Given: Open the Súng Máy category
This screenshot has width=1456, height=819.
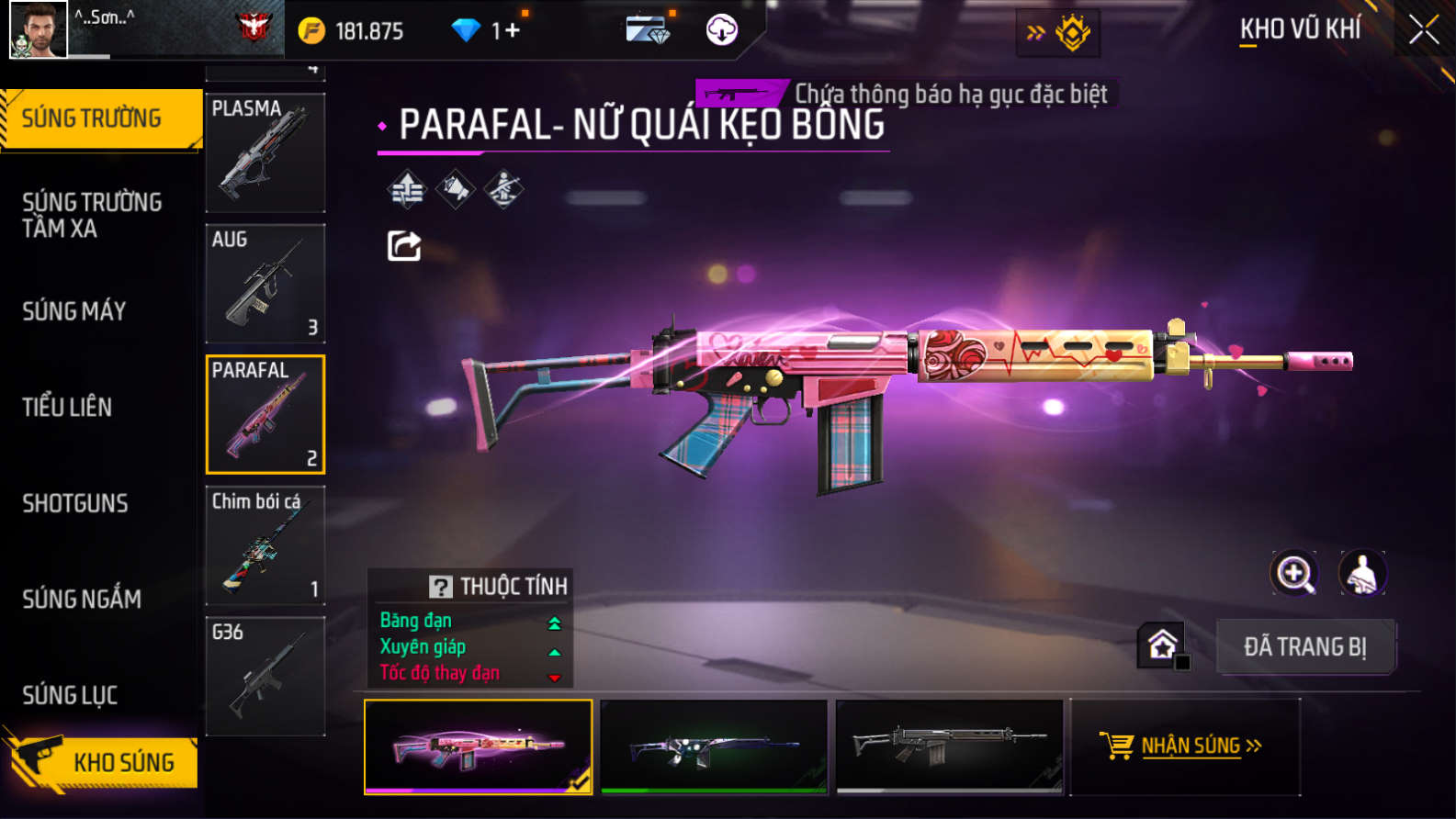Looking at the screenshot, I should 74,311.
